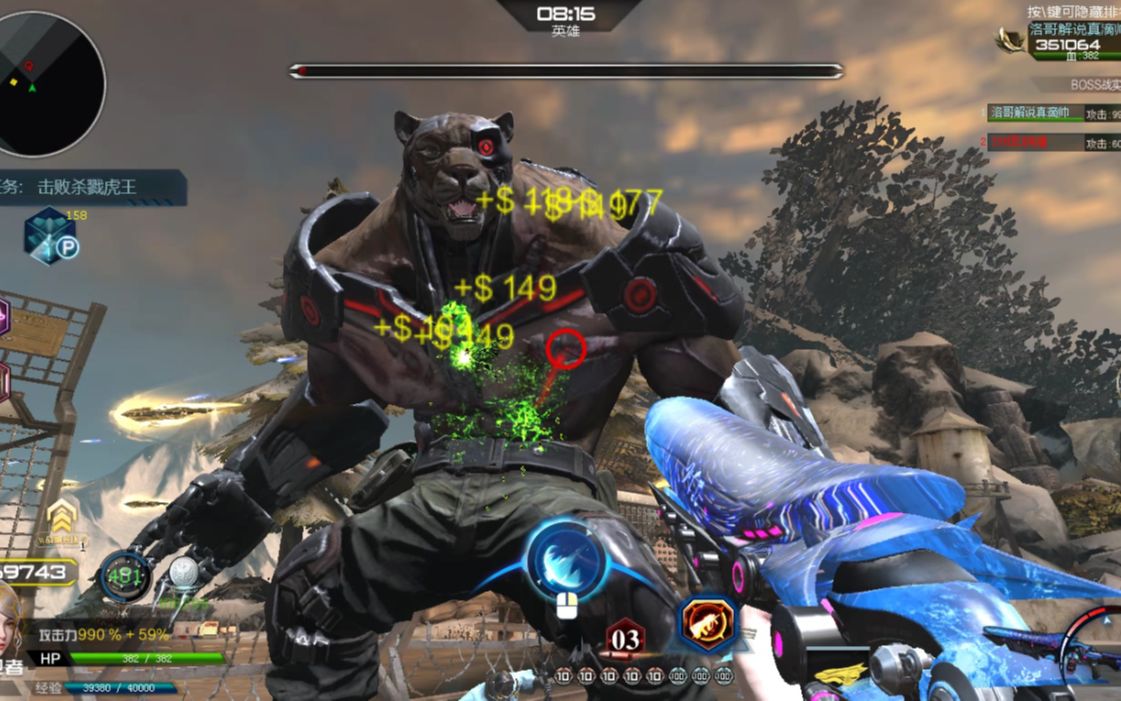Click the gold chevron rank badge
Screen dimensions: 1121x701
[x=63, y=517]
